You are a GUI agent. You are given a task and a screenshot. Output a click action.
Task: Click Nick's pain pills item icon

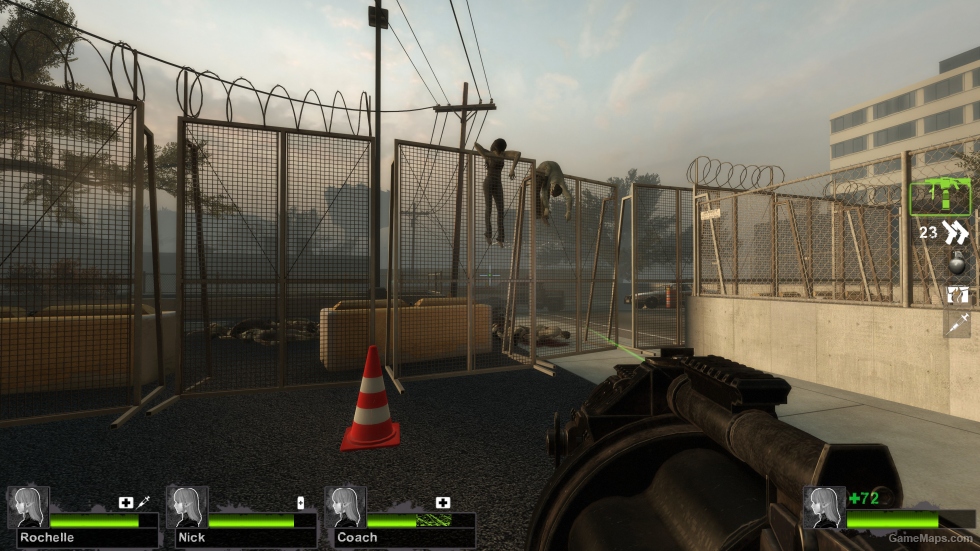300,502
